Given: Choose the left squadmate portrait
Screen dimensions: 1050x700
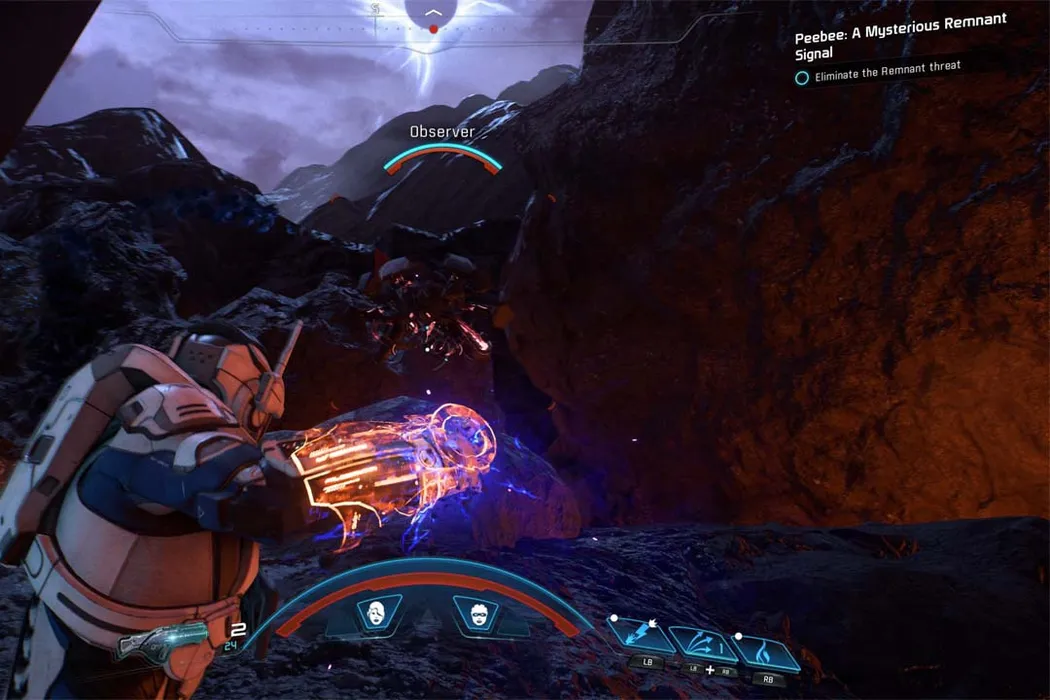Looking at the screenshot, I should (x=379, y=613).
